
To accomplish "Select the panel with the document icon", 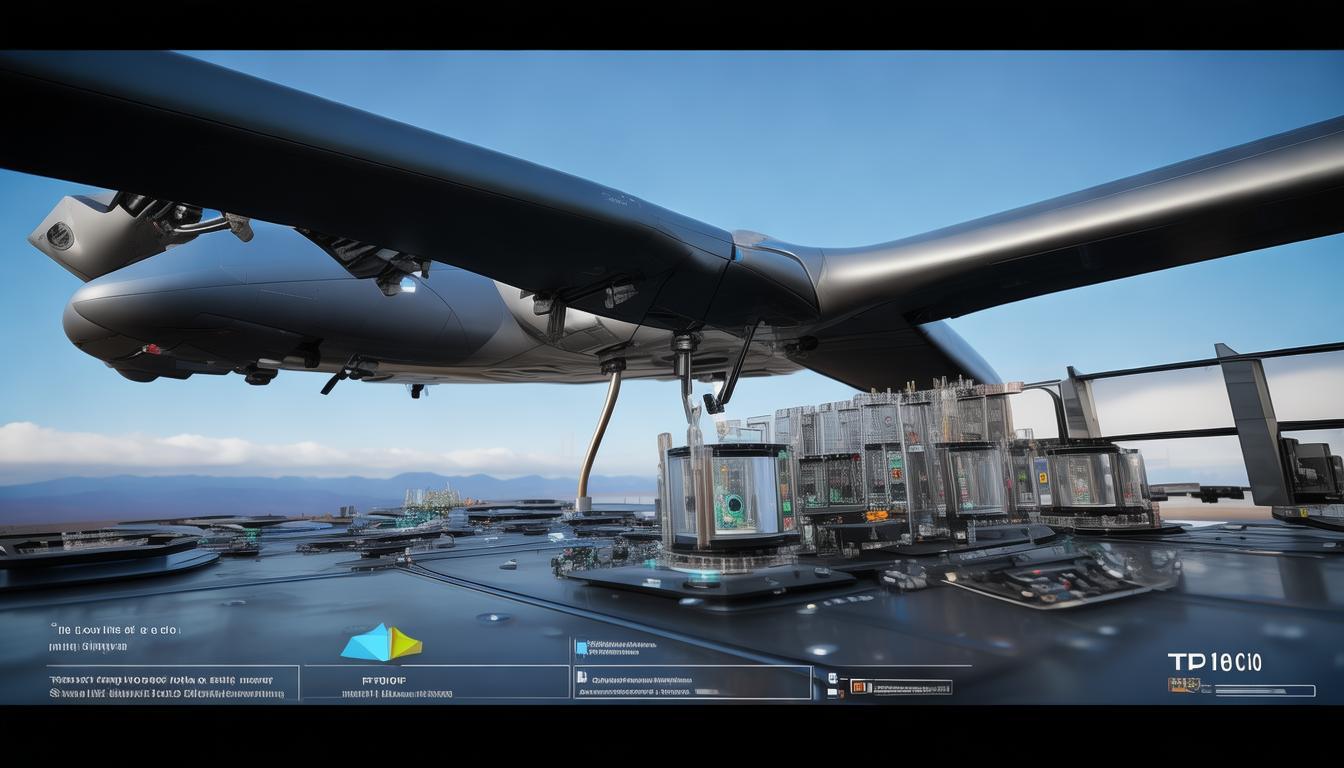I will point(692,683).
